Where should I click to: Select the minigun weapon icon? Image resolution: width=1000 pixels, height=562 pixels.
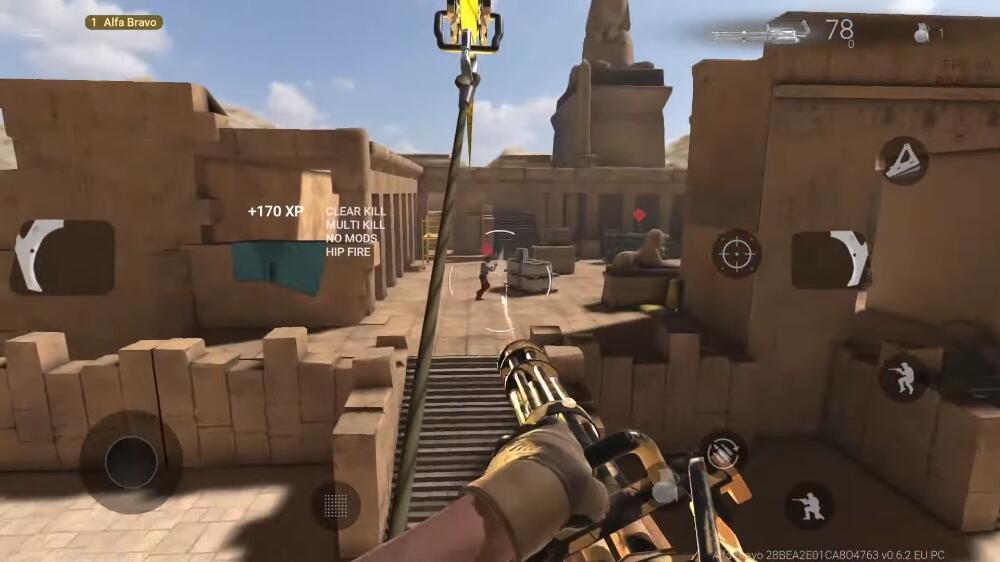tap(760, 33)
